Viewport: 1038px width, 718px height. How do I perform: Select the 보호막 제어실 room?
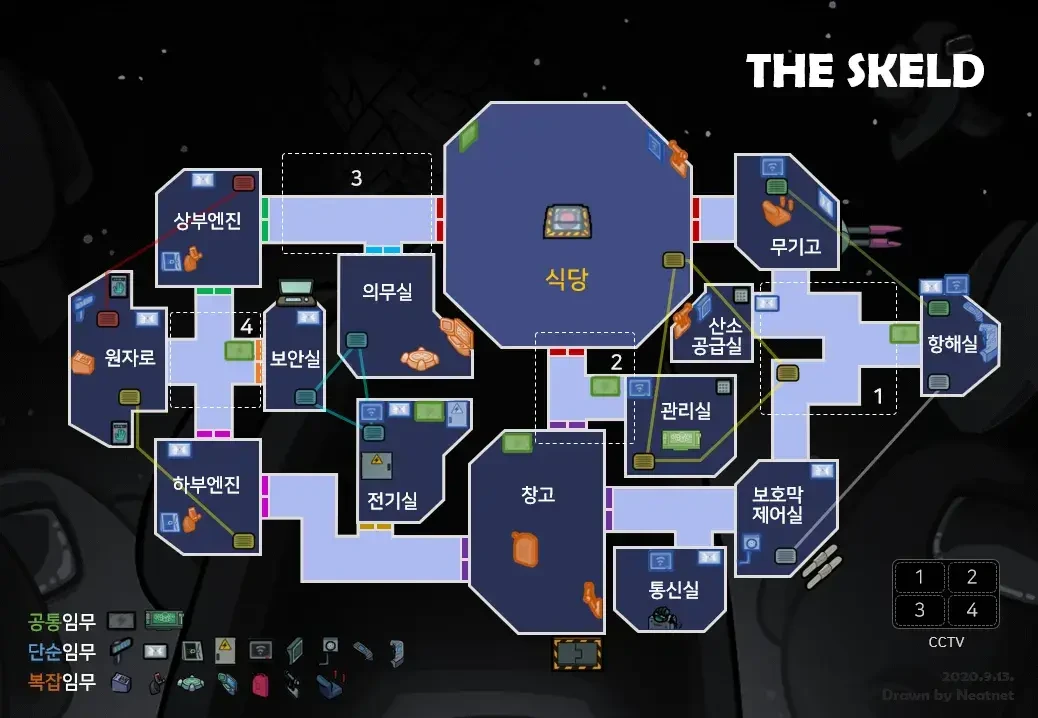click(778, 505)
